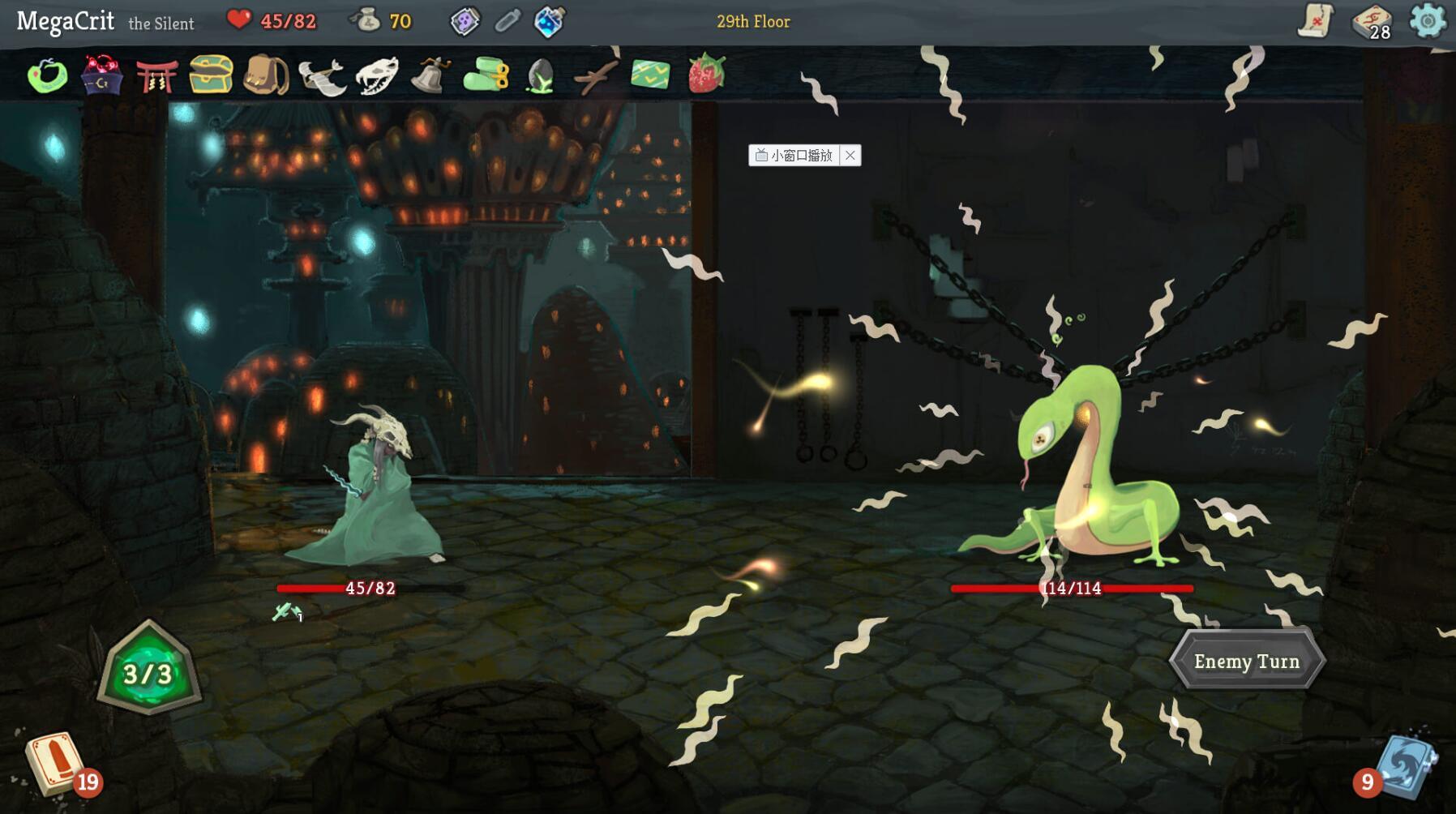Click the gold pouch showing 70
The height and width of the screenshot is (814, 1456).
click(x=370, y=22)
